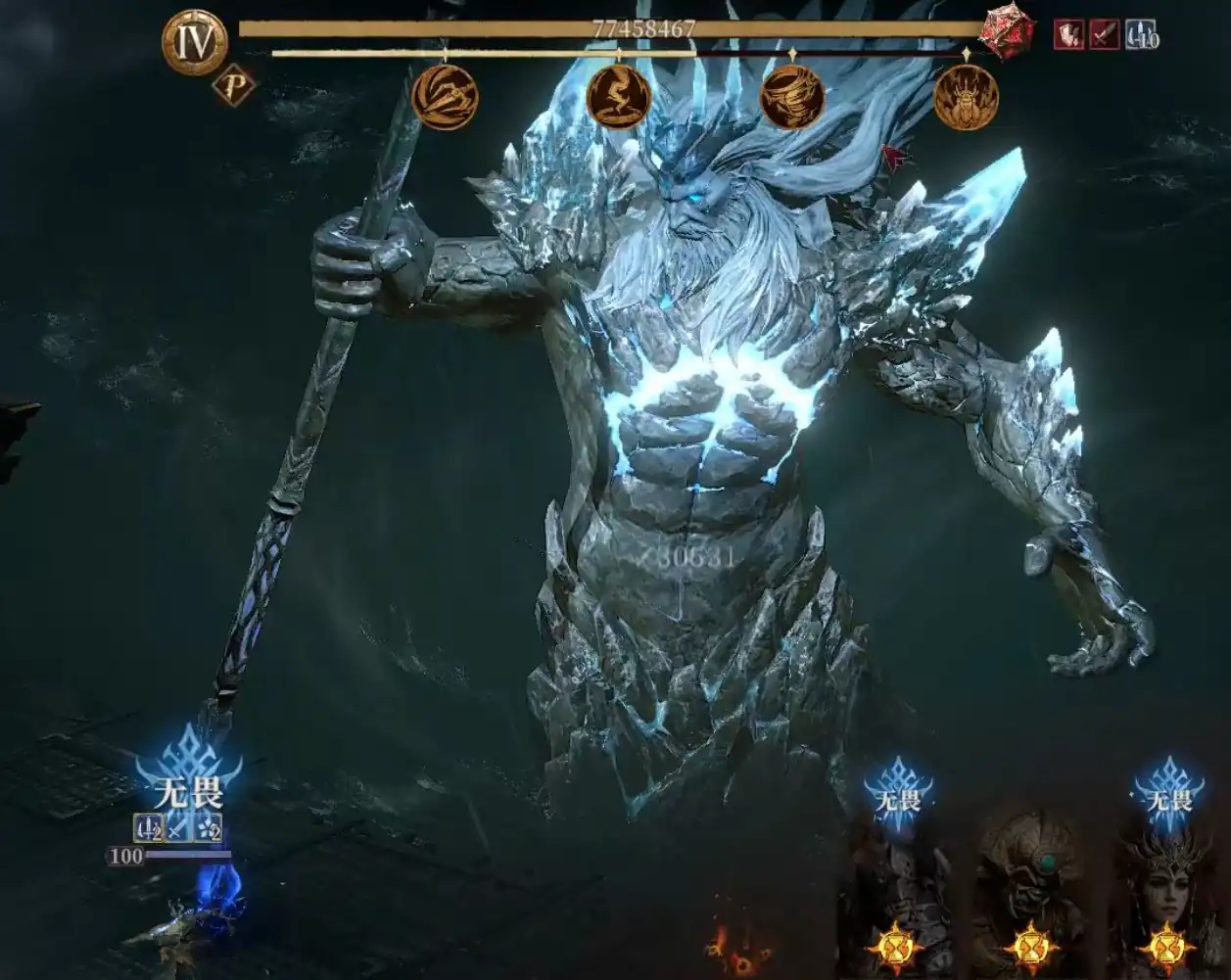Tap the boss level IV badge
Screen dimensions: 1231x980
click(x=194, y=43)
